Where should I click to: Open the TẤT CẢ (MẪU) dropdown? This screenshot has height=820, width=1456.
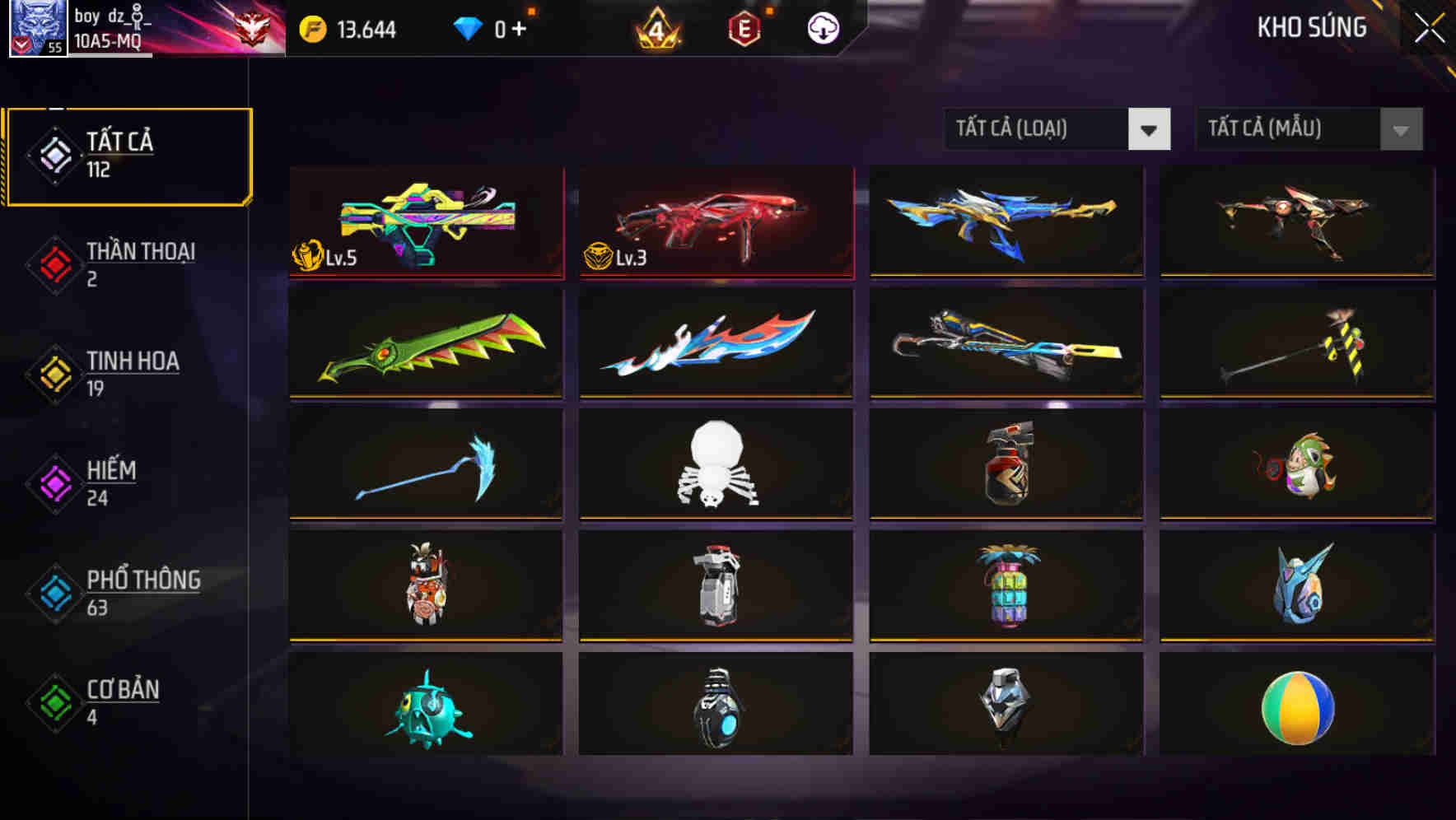coord(1306,129)
